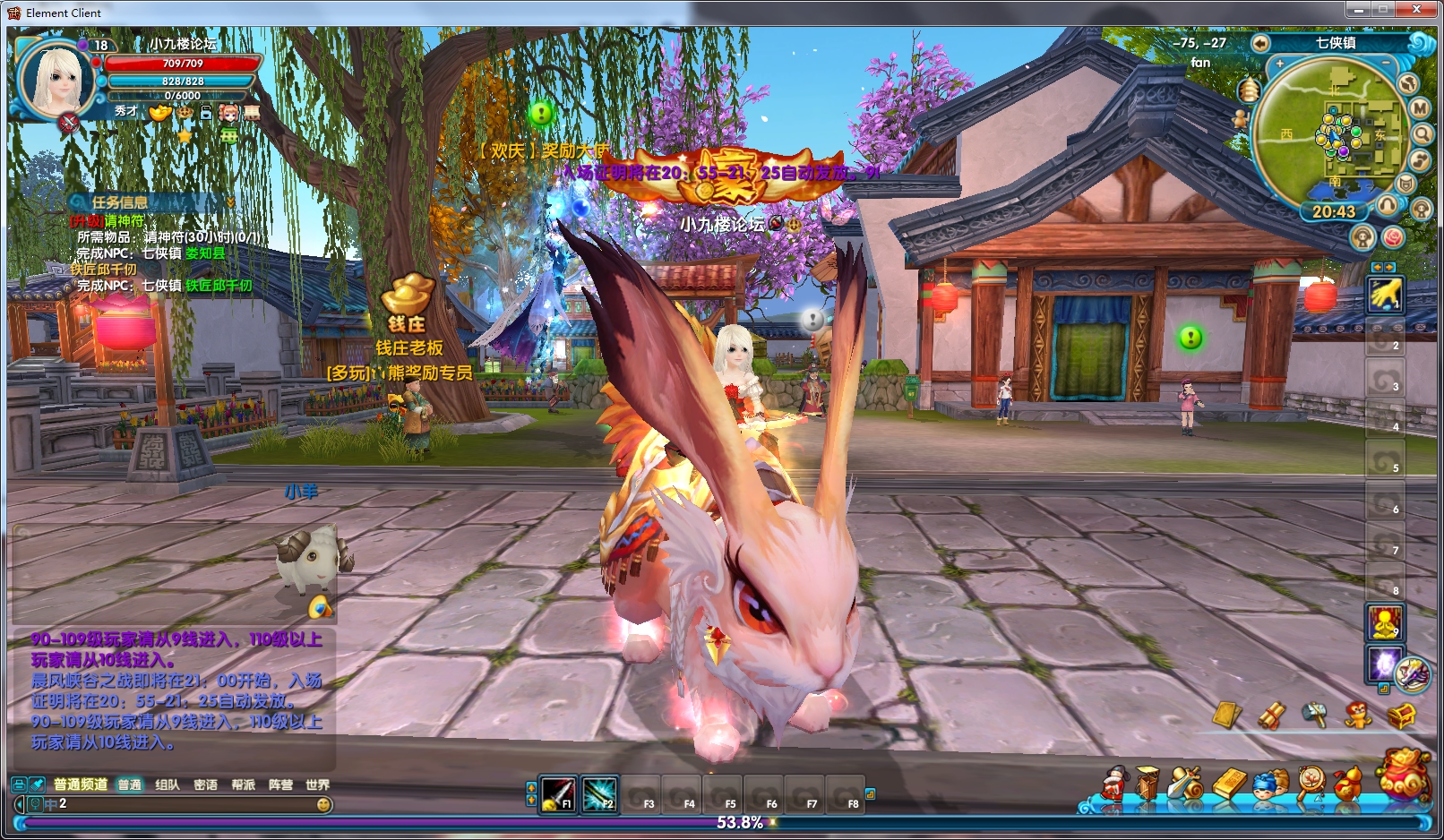Click the magnifying glass button beside the minimap

[x=1423, y=133]
